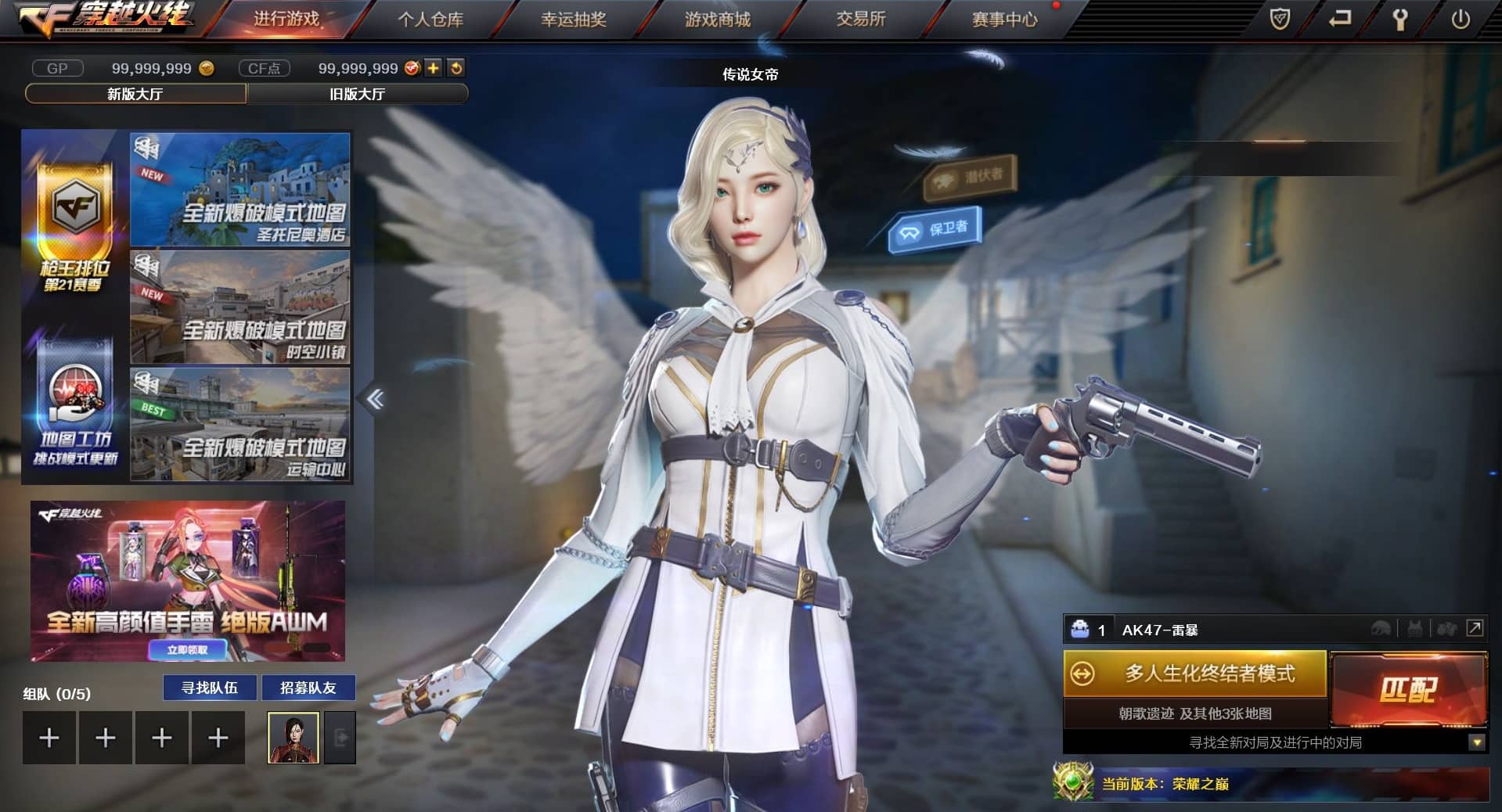Click the shield security icon at top right
Image resolution: width=1502 pixels, height=812 pixels.
pos(1280,19)
